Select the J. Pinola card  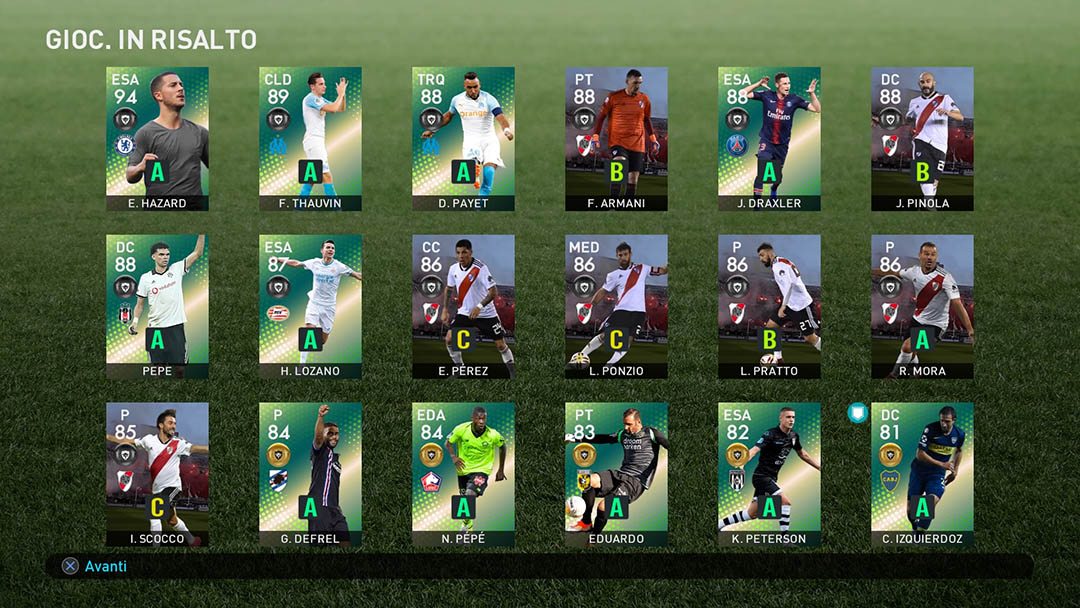pyautogui.click(x=922, y=138)
